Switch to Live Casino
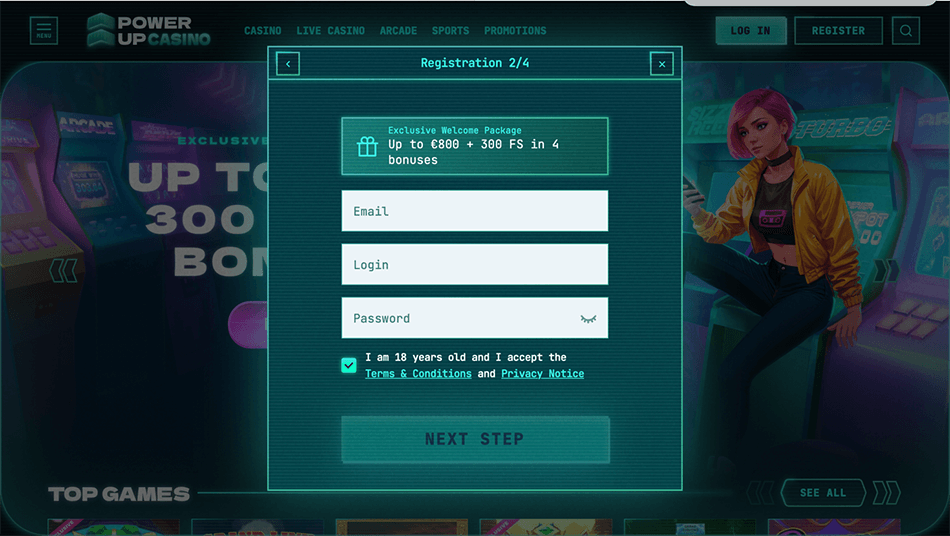The height and width of the screenshot is (536, 950). pos(330,31)
